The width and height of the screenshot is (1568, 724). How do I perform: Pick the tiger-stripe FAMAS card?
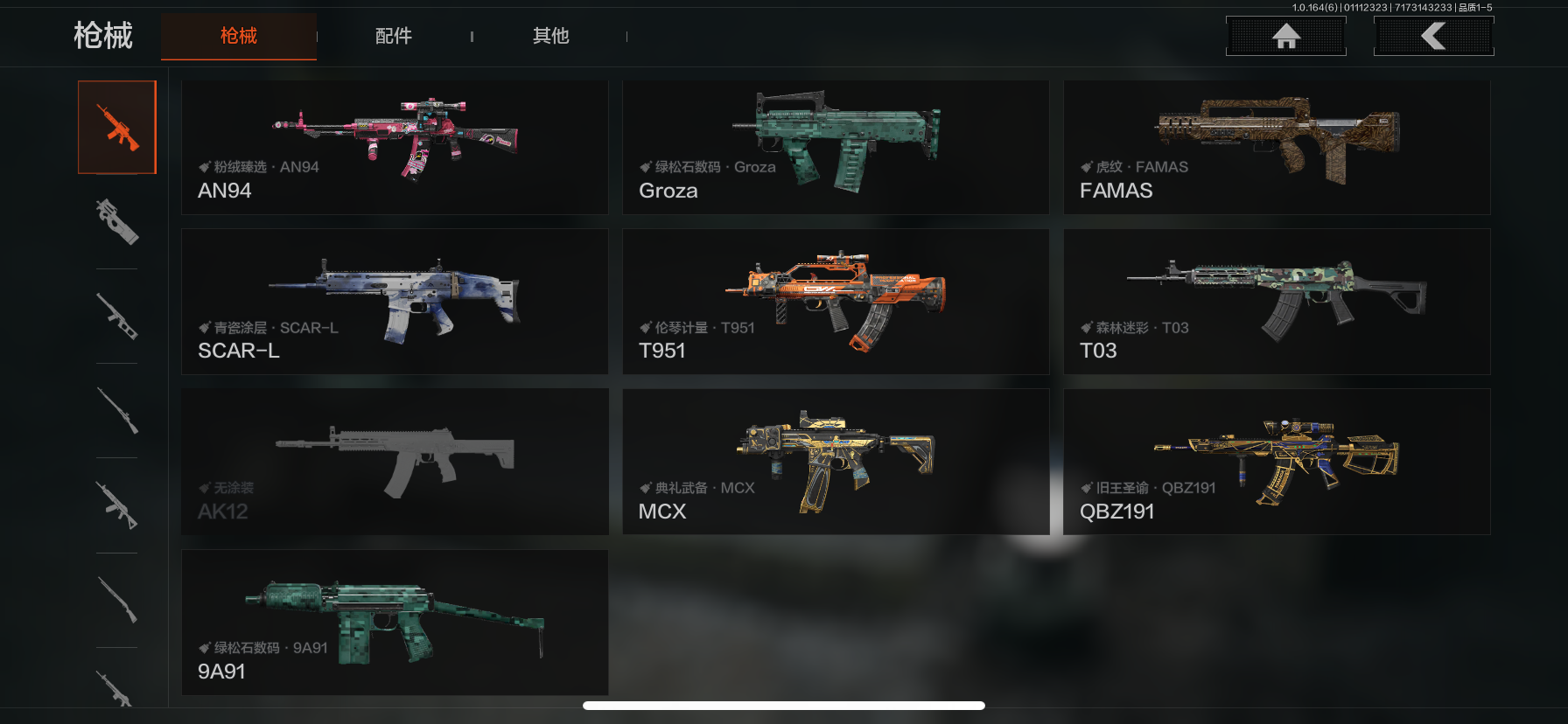[1277, 147]
